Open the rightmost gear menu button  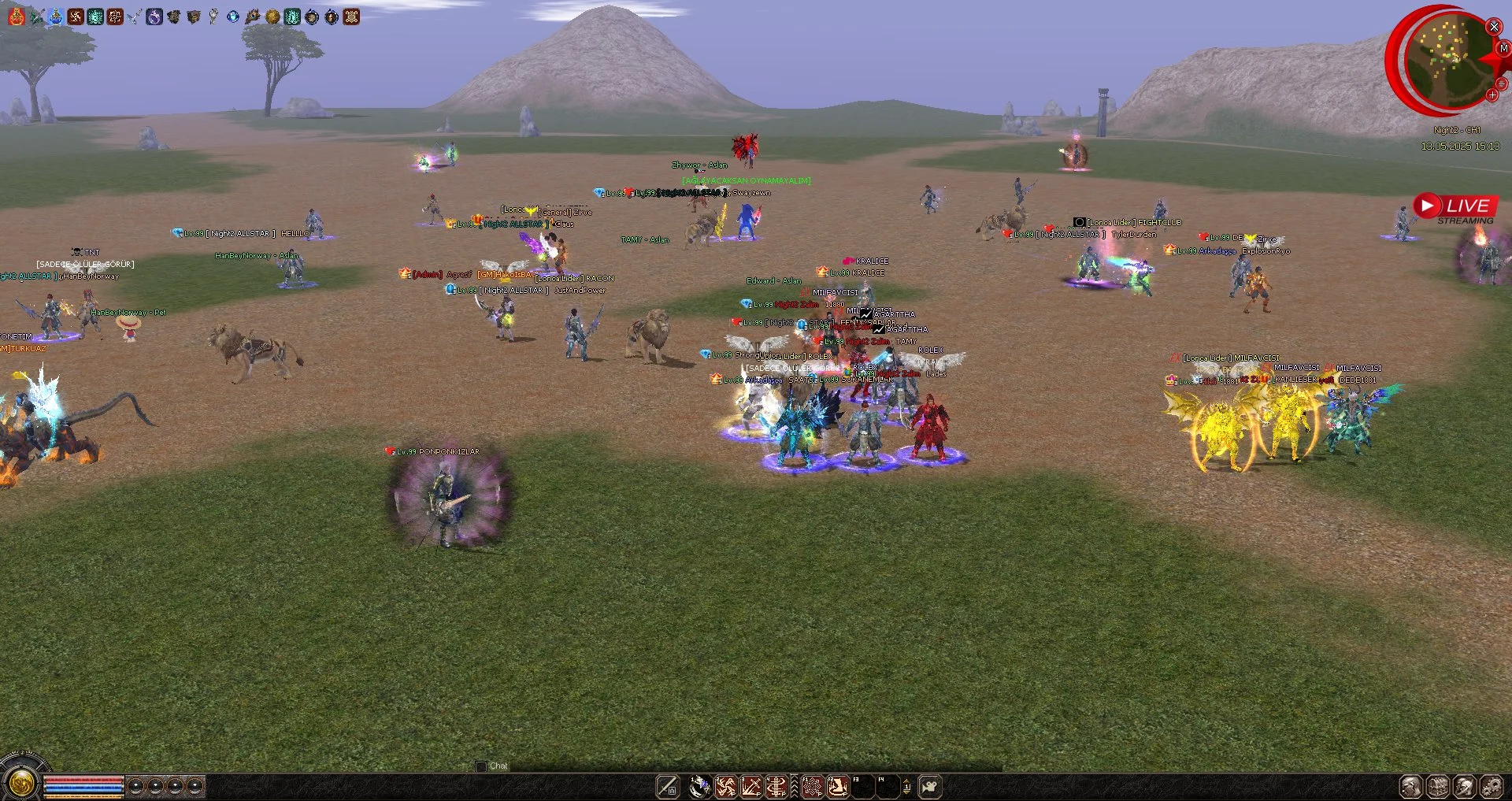(x=1492, y=786)
